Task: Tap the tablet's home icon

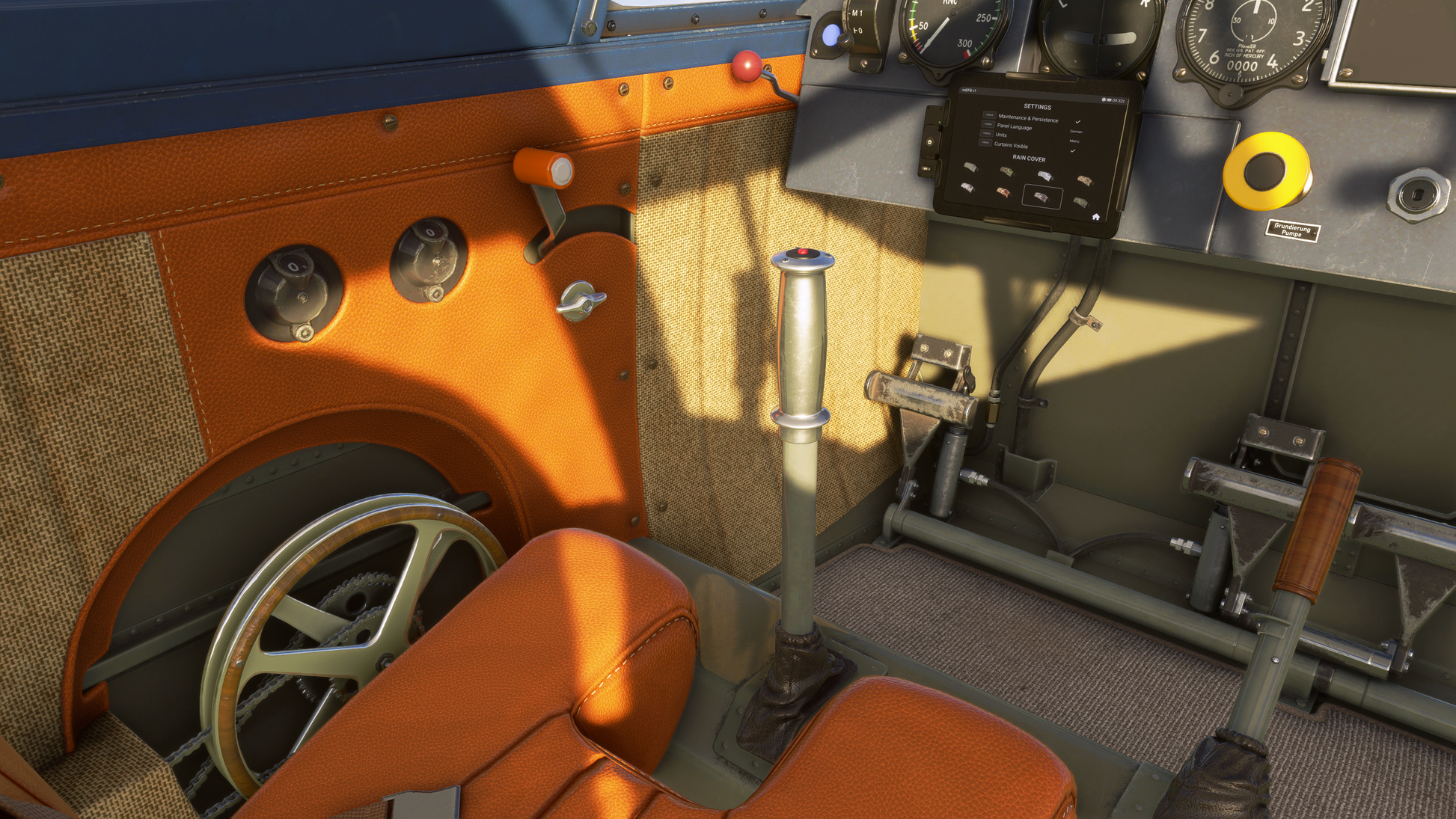Action: tap(1095, 217)
